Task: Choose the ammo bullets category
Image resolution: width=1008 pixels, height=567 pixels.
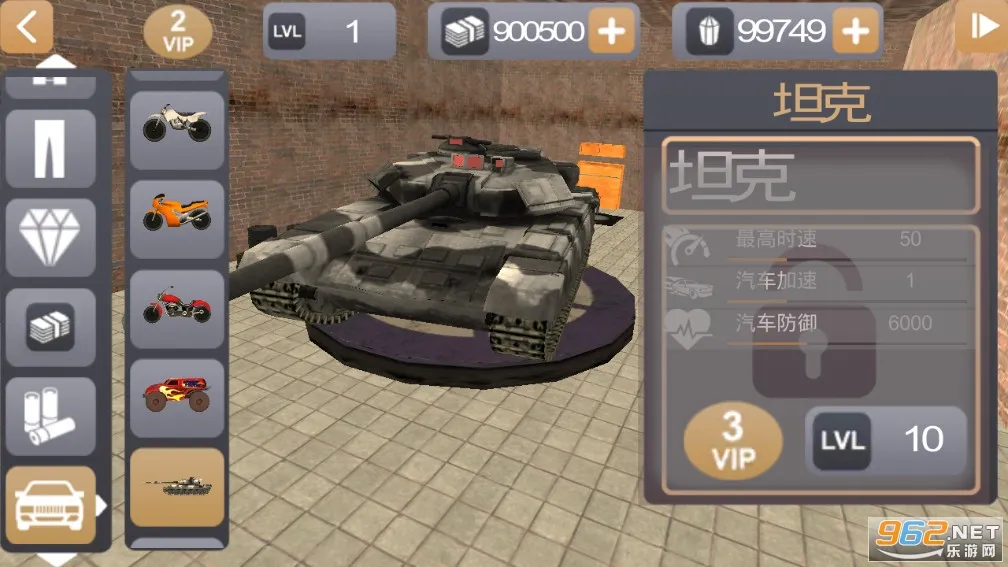Action: point(50,416)
